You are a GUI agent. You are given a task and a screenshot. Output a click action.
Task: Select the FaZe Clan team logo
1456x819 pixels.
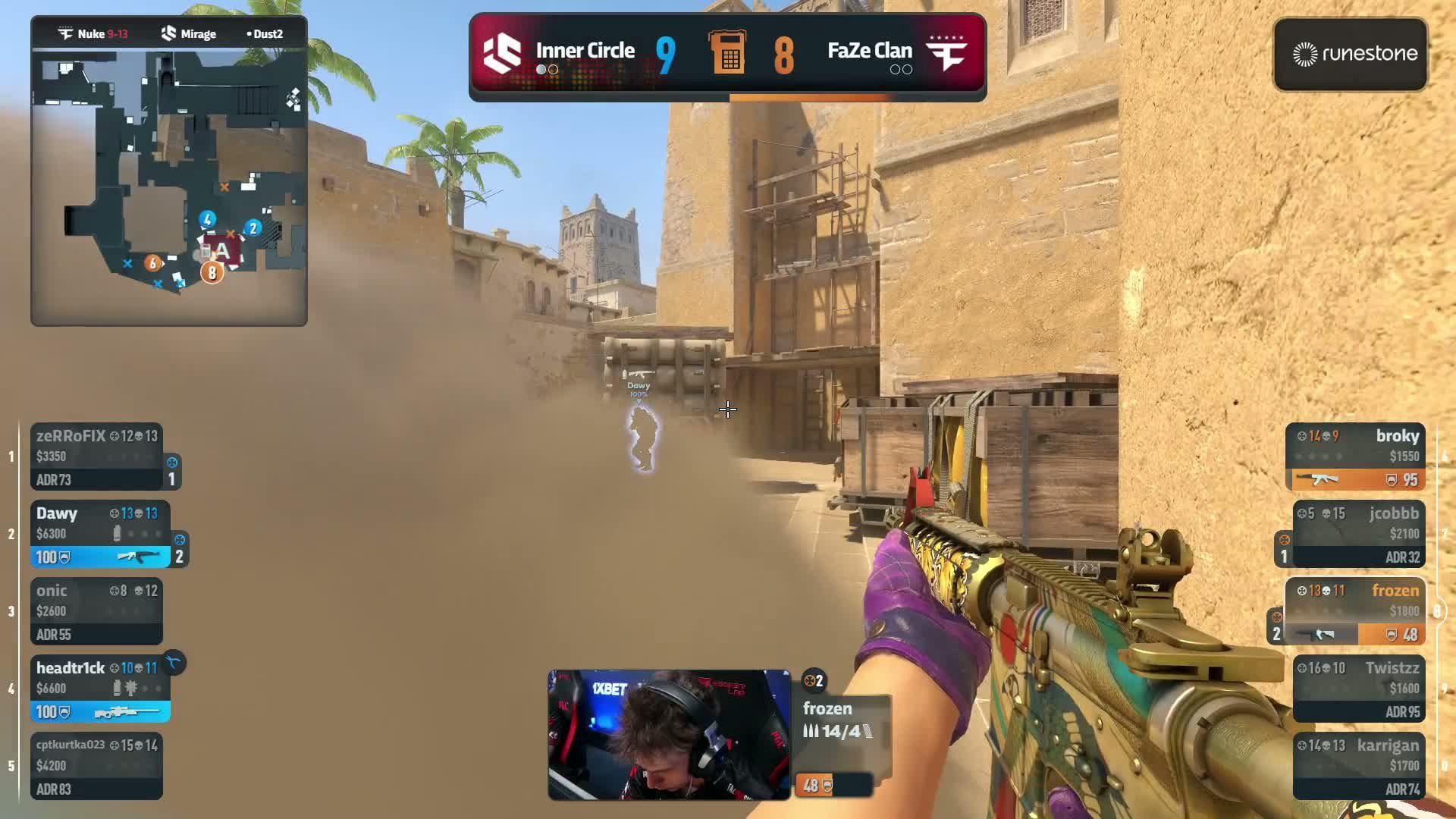click(947, 53)
